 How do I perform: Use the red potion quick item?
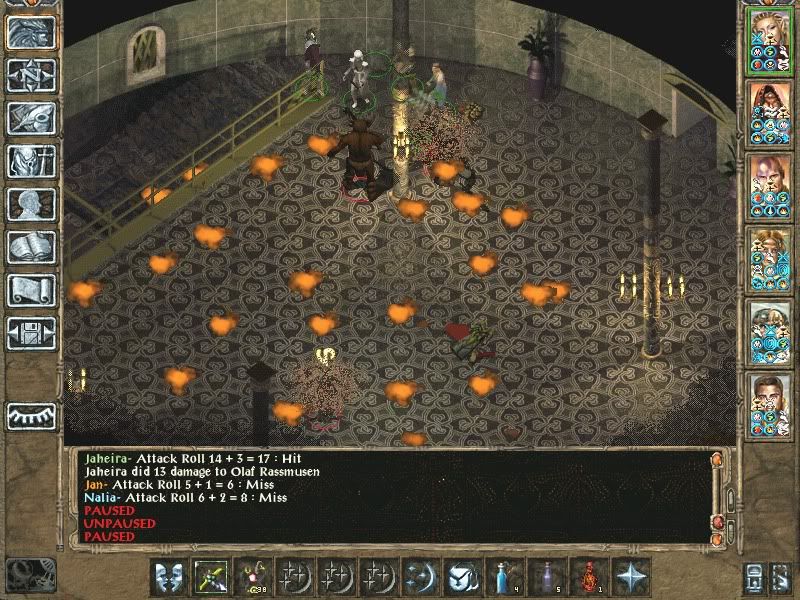590,575
